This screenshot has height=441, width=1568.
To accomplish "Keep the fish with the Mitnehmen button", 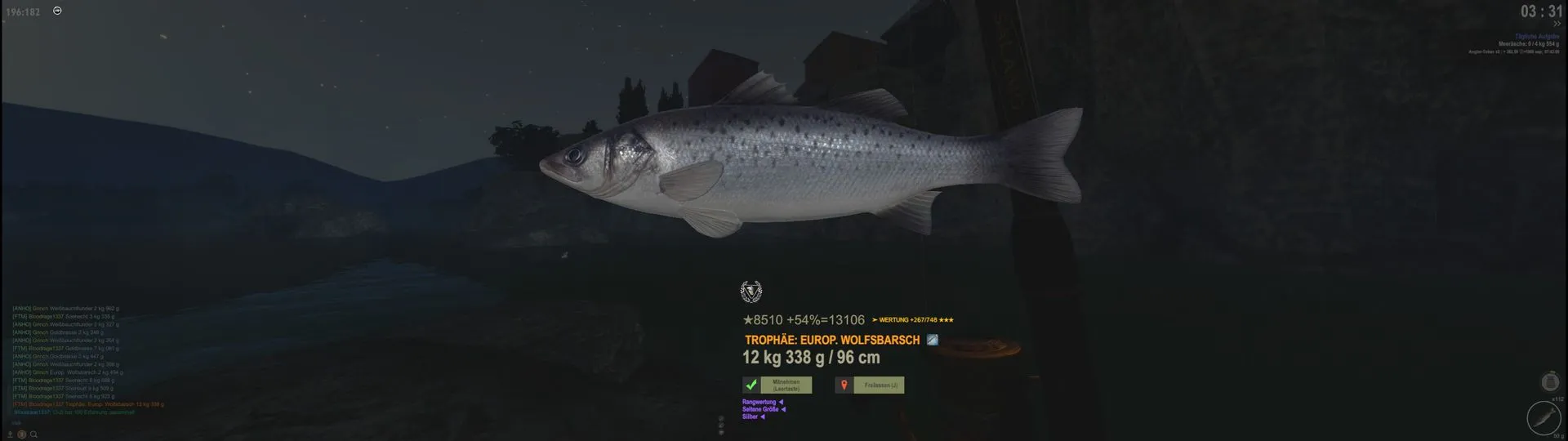I will pyautogui.click(x=785, y=385).
